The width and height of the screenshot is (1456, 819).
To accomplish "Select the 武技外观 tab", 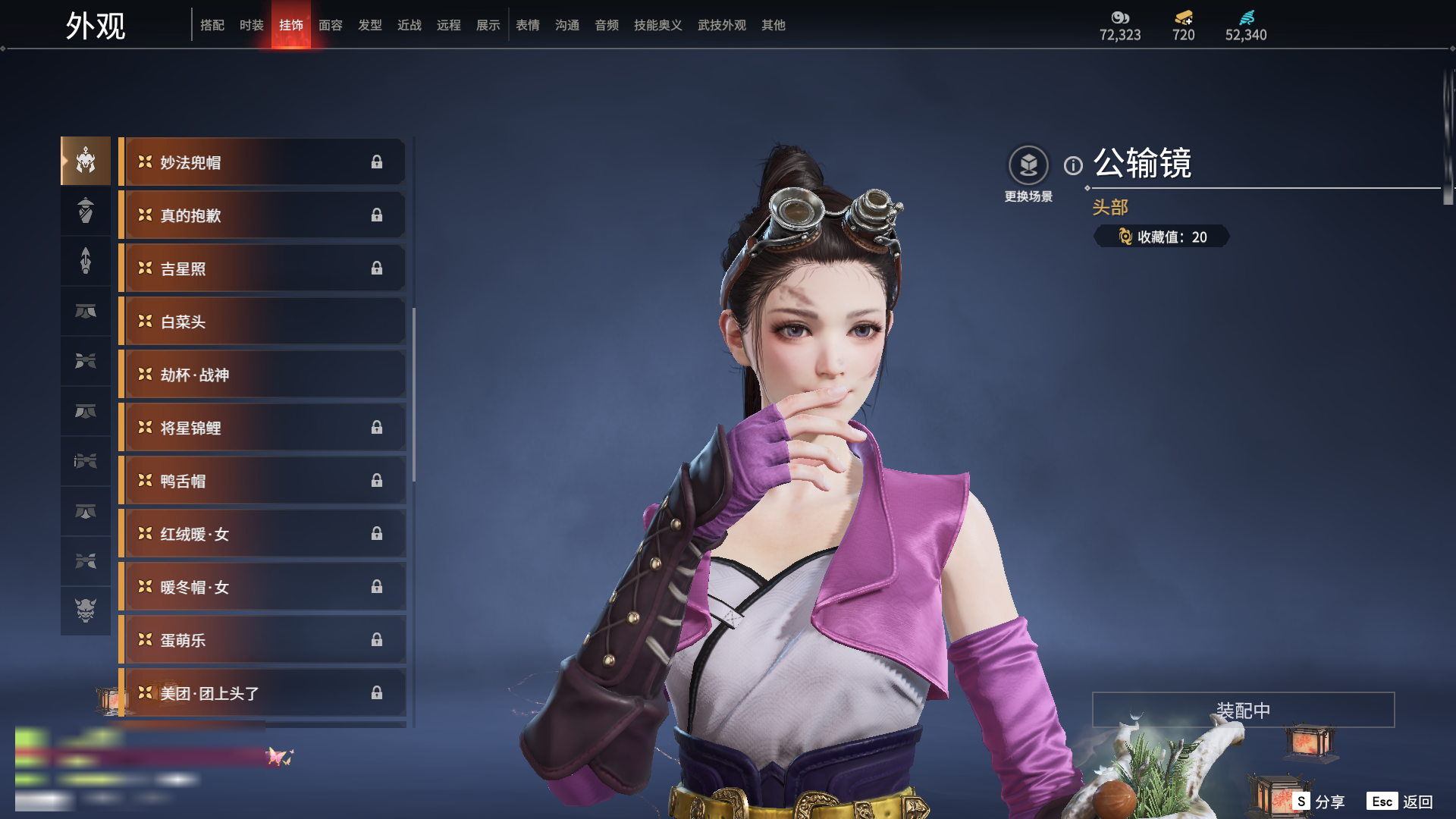I will pos(722,25).
